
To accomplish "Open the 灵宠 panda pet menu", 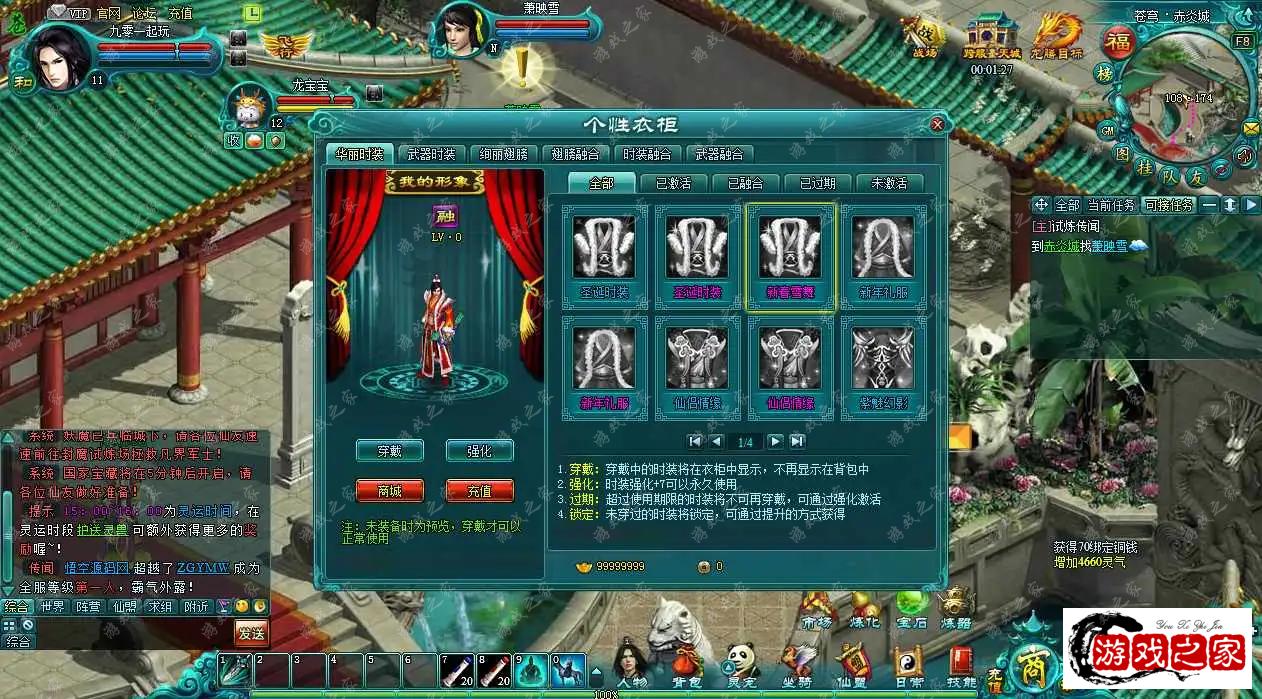I will (x=741, y=667).
